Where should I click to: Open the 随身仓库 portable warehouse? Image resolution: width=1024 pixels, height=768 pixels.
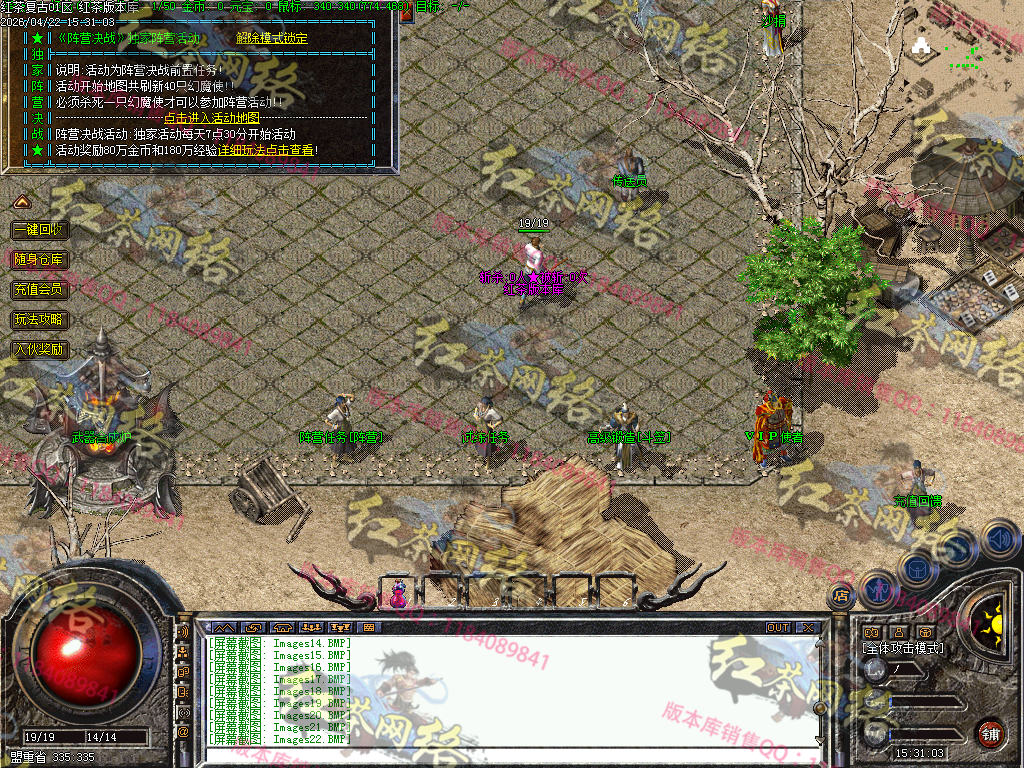pyautogui.click(x=39, y=260)
